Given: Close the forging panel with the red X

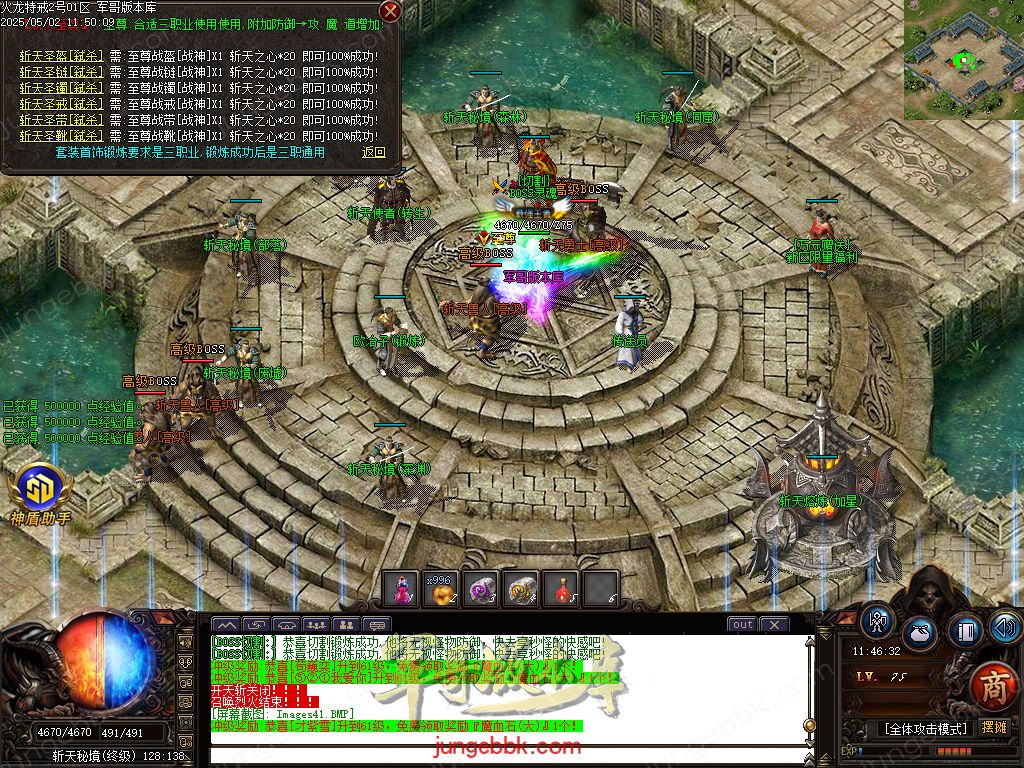Looking at the screenshot, I should (390, 12).
